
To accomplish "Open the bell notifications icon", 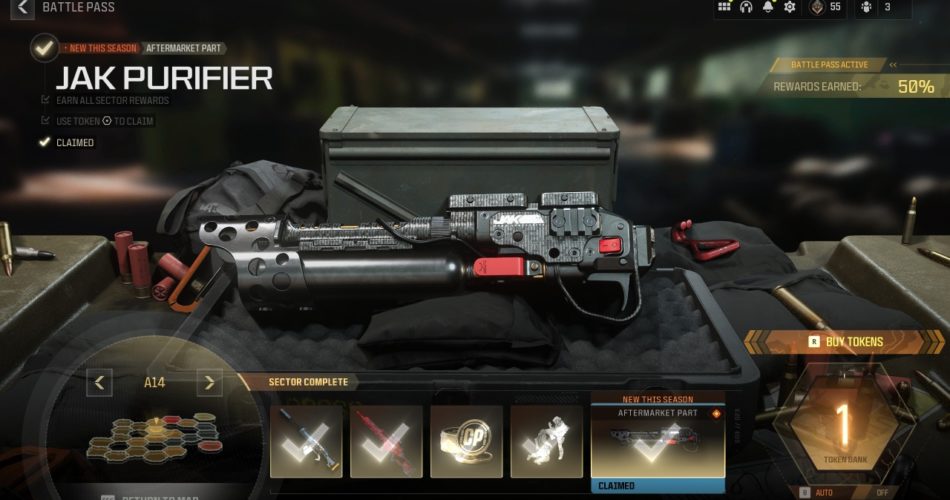I will click(x=768, y=8).
